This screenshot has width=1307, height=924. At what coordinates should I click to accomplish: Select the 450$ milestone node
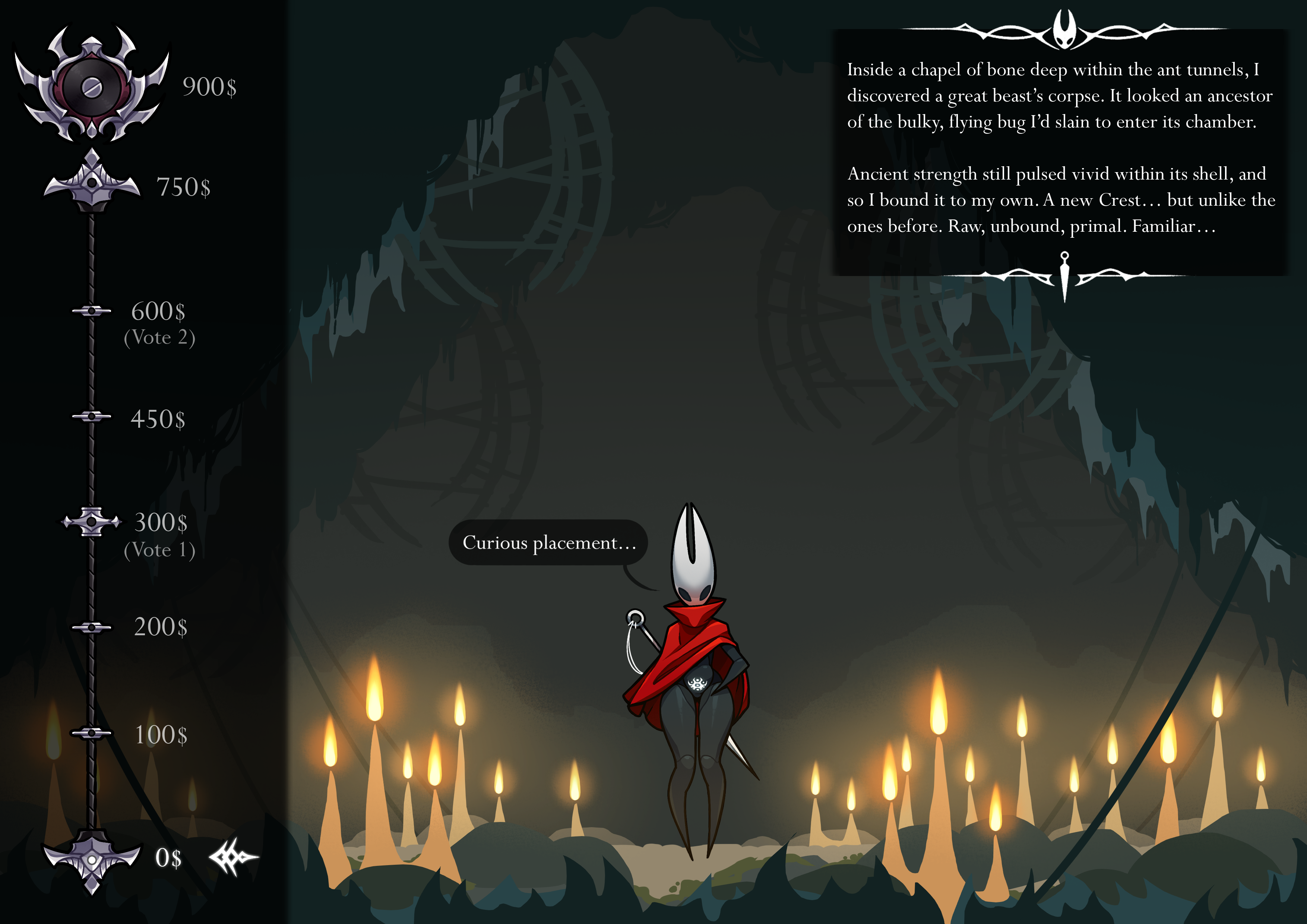click(92, 417)
